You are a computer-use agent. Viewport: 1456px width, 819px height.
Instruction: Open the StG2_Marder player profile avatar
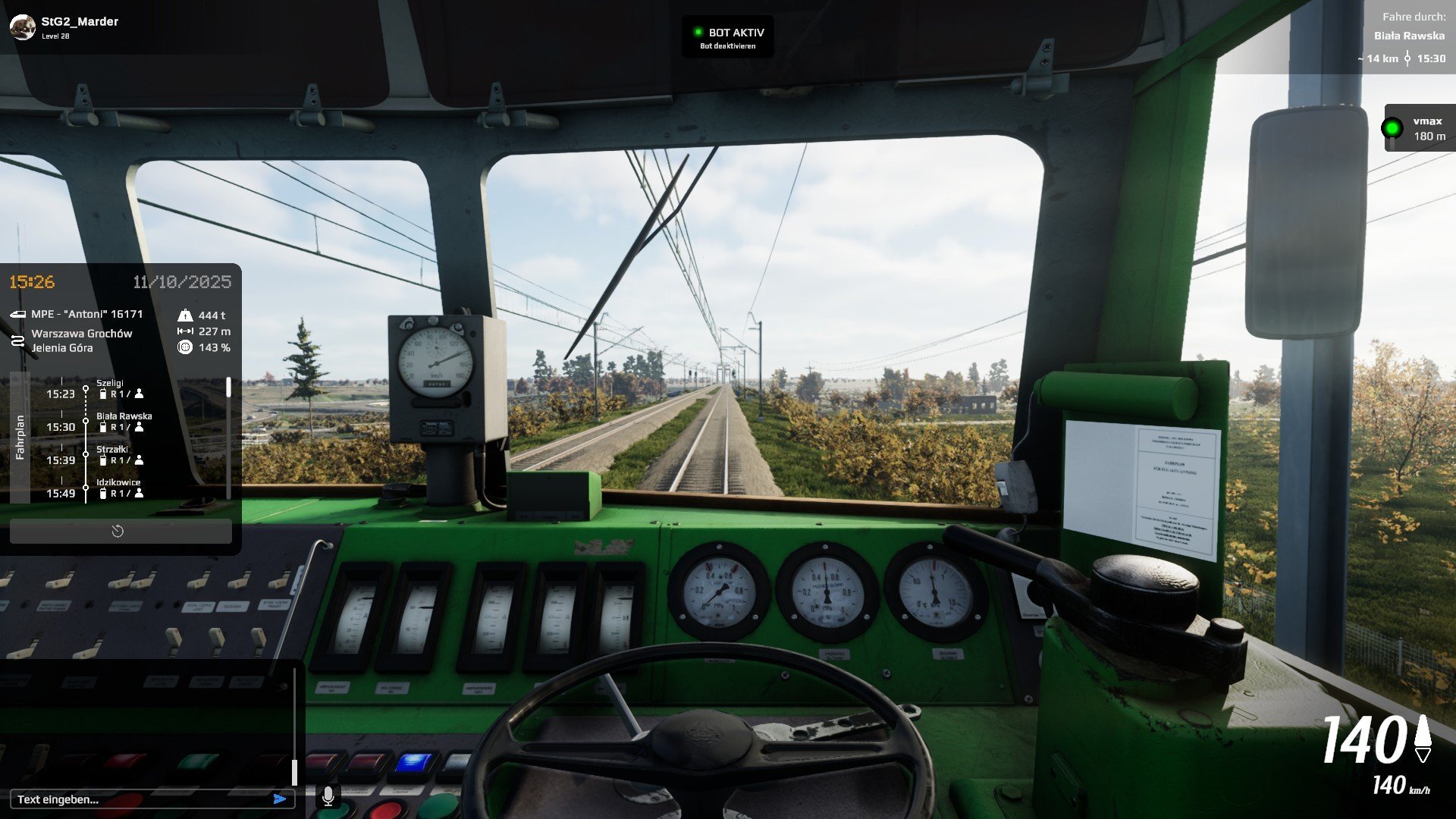[22, 27]
